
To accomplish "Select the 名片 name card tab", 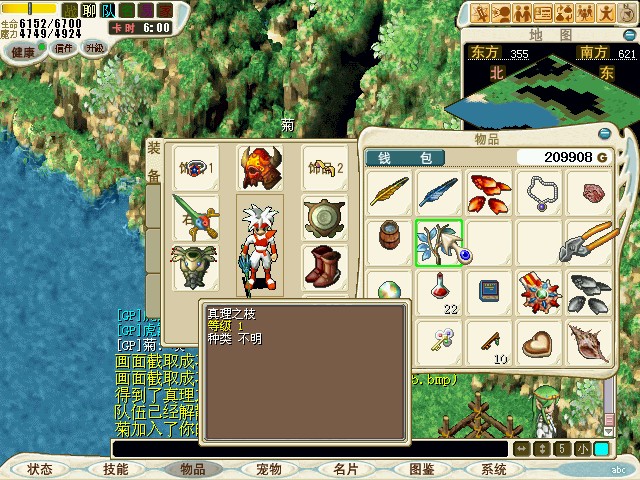I will [x=345, y=468].
